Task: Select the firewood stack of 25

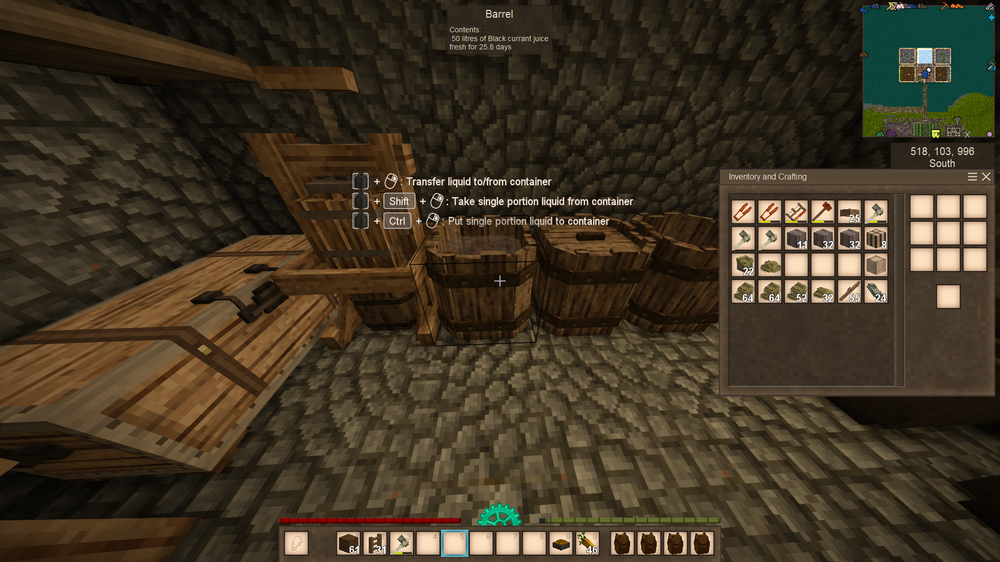Action: pos(849,211)
